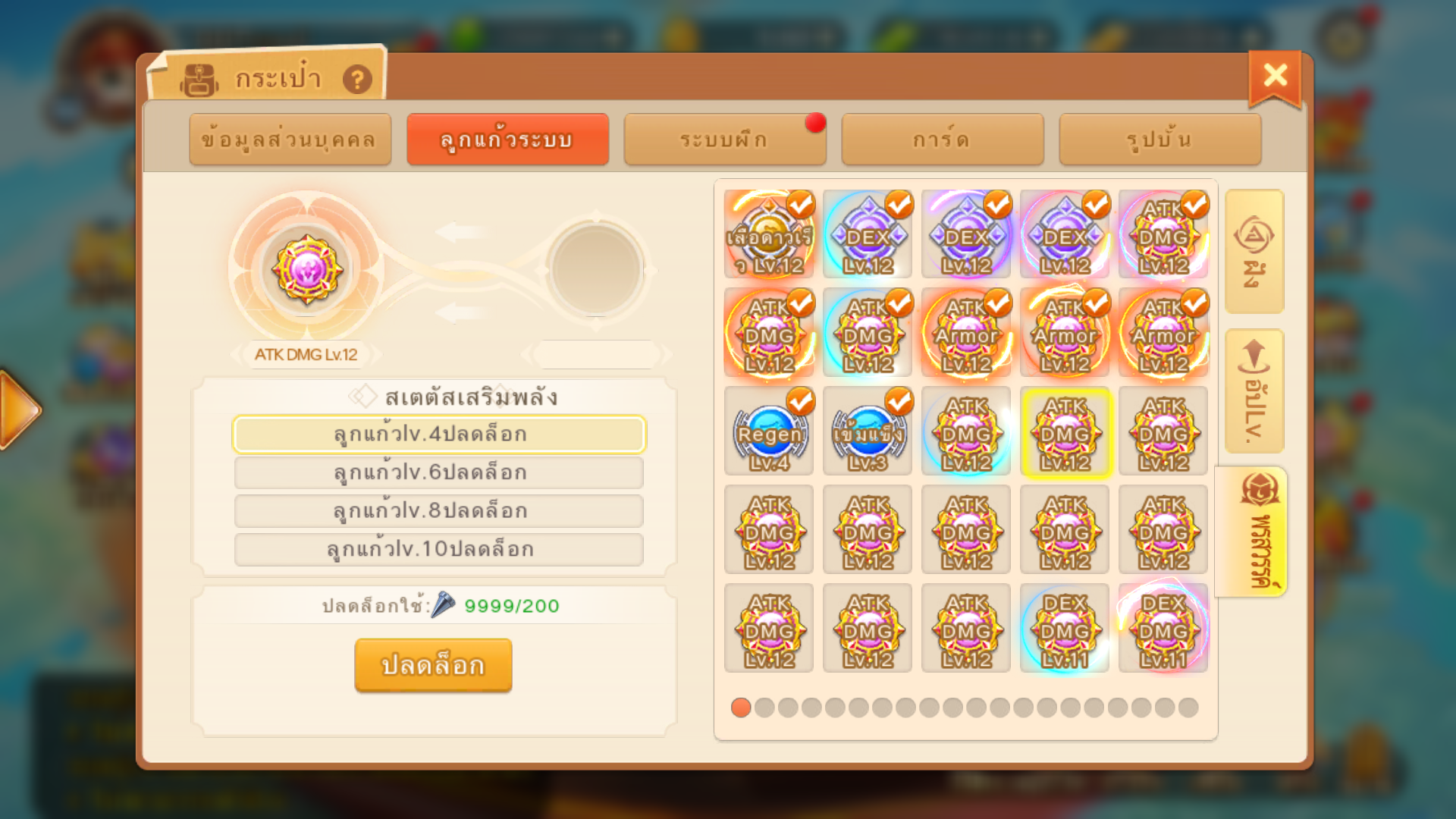The width and height of the screenshot is (1456, 819).
Task: Open the รูปปั้น tab
Action: (1159, 140)
